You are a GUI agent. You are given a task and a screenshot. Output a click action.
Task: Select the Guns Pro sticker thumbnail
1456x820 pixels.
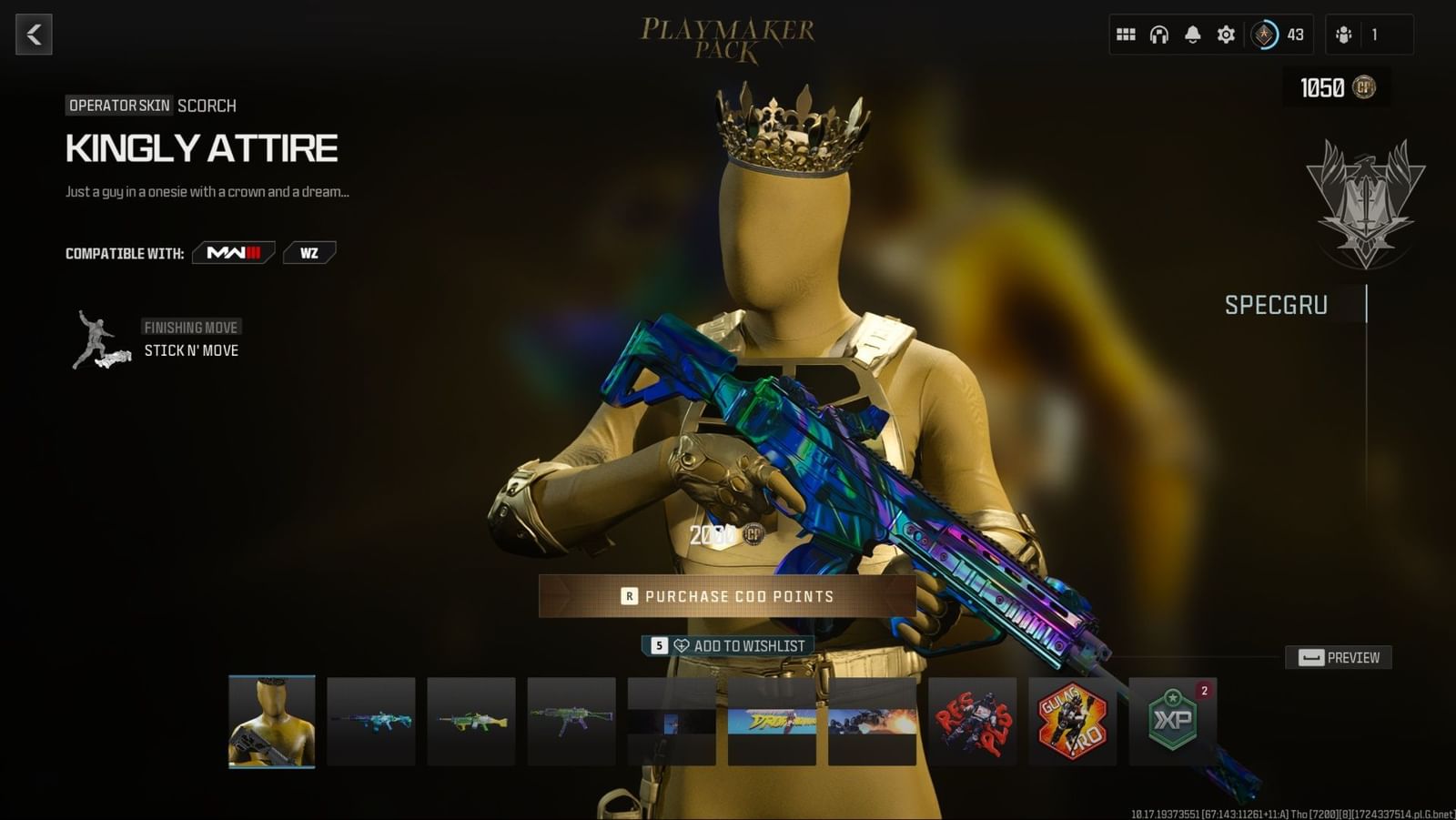tap(1071, 722)
